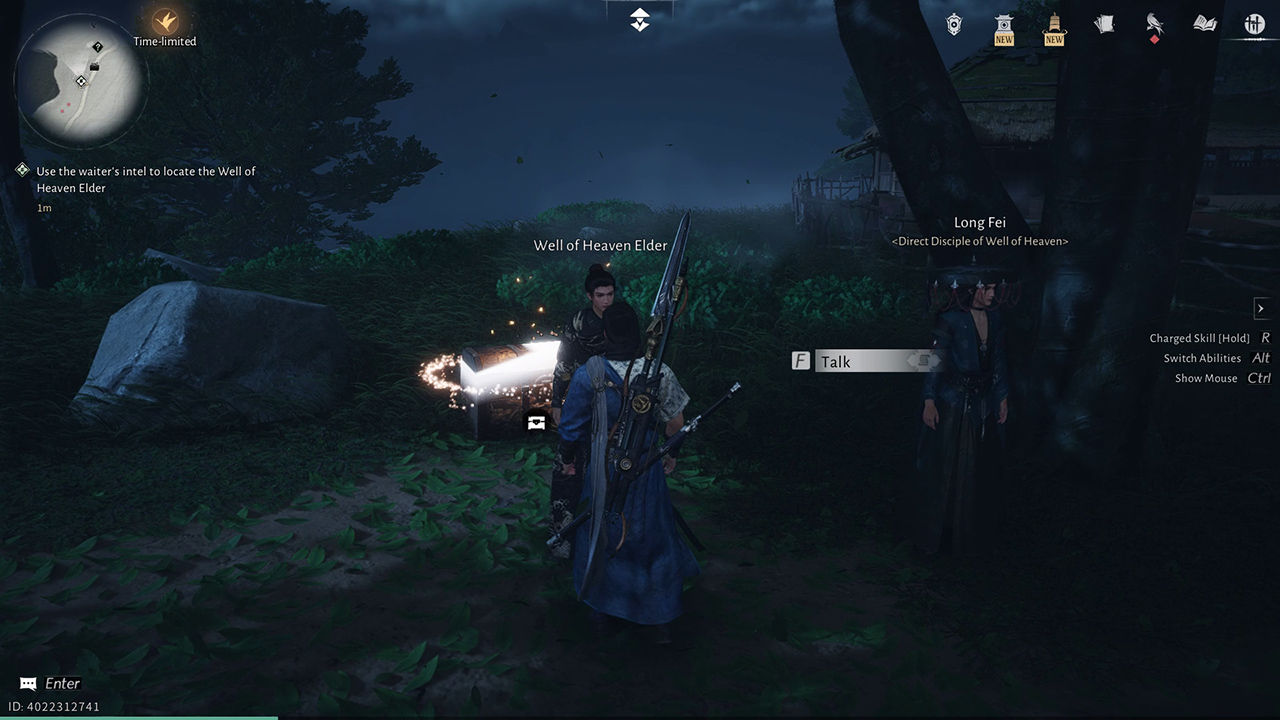The image size is (1280, 720).
Task: Open the chat box beside Enter
Action: [x=28, y=684]
